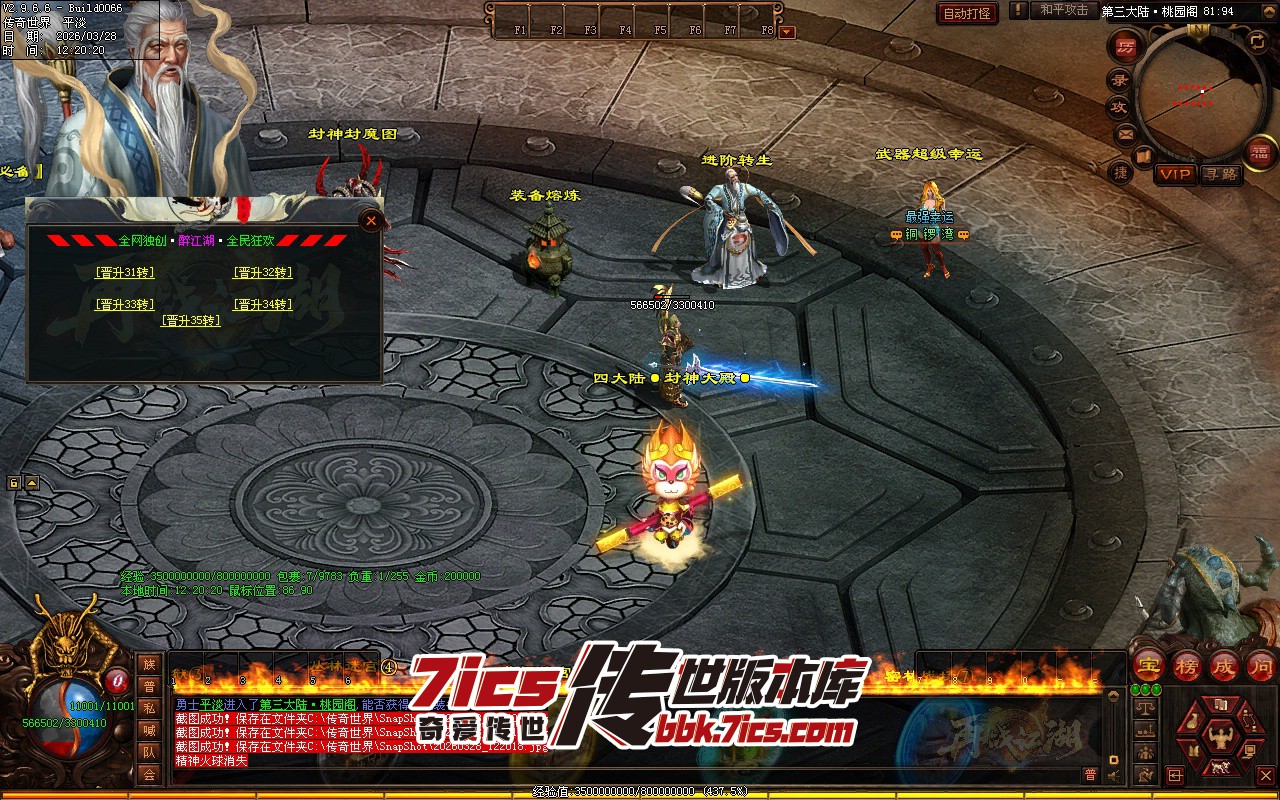Switch chat to the 私 private channel

[x=149, y=708]
